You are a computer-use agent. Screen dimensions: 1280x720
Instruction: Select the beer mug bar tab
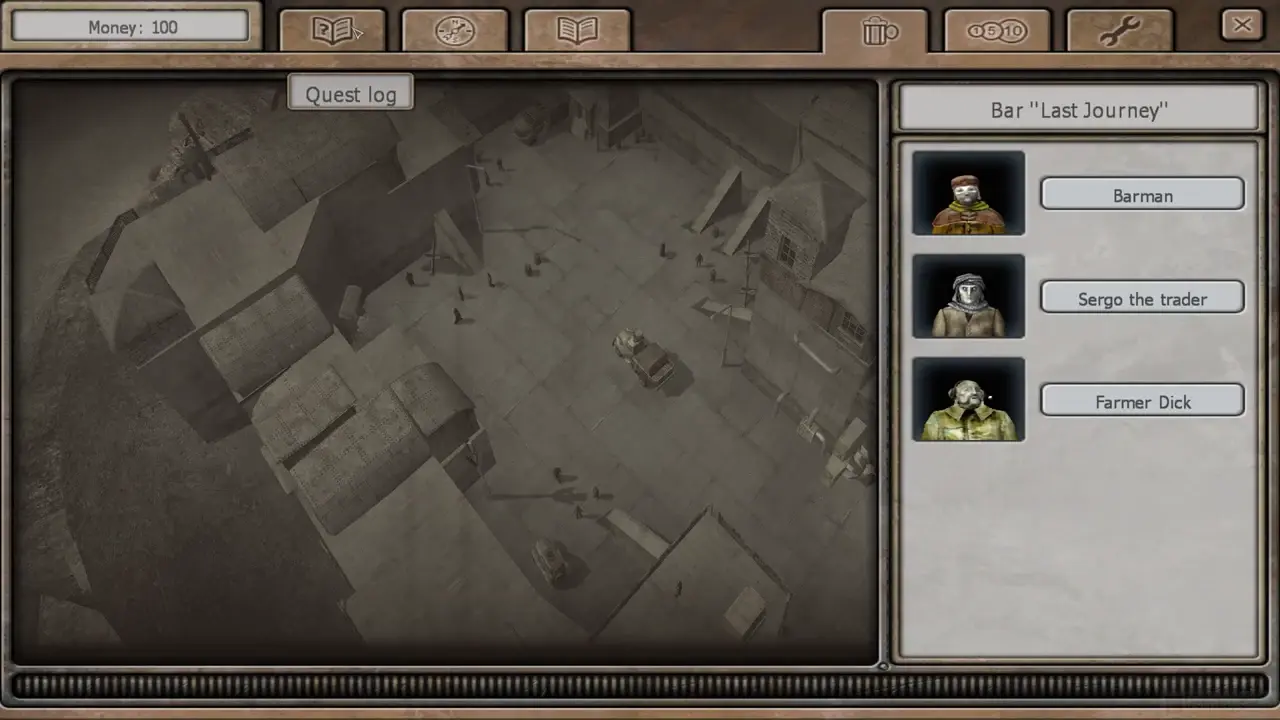pos(876,31)
